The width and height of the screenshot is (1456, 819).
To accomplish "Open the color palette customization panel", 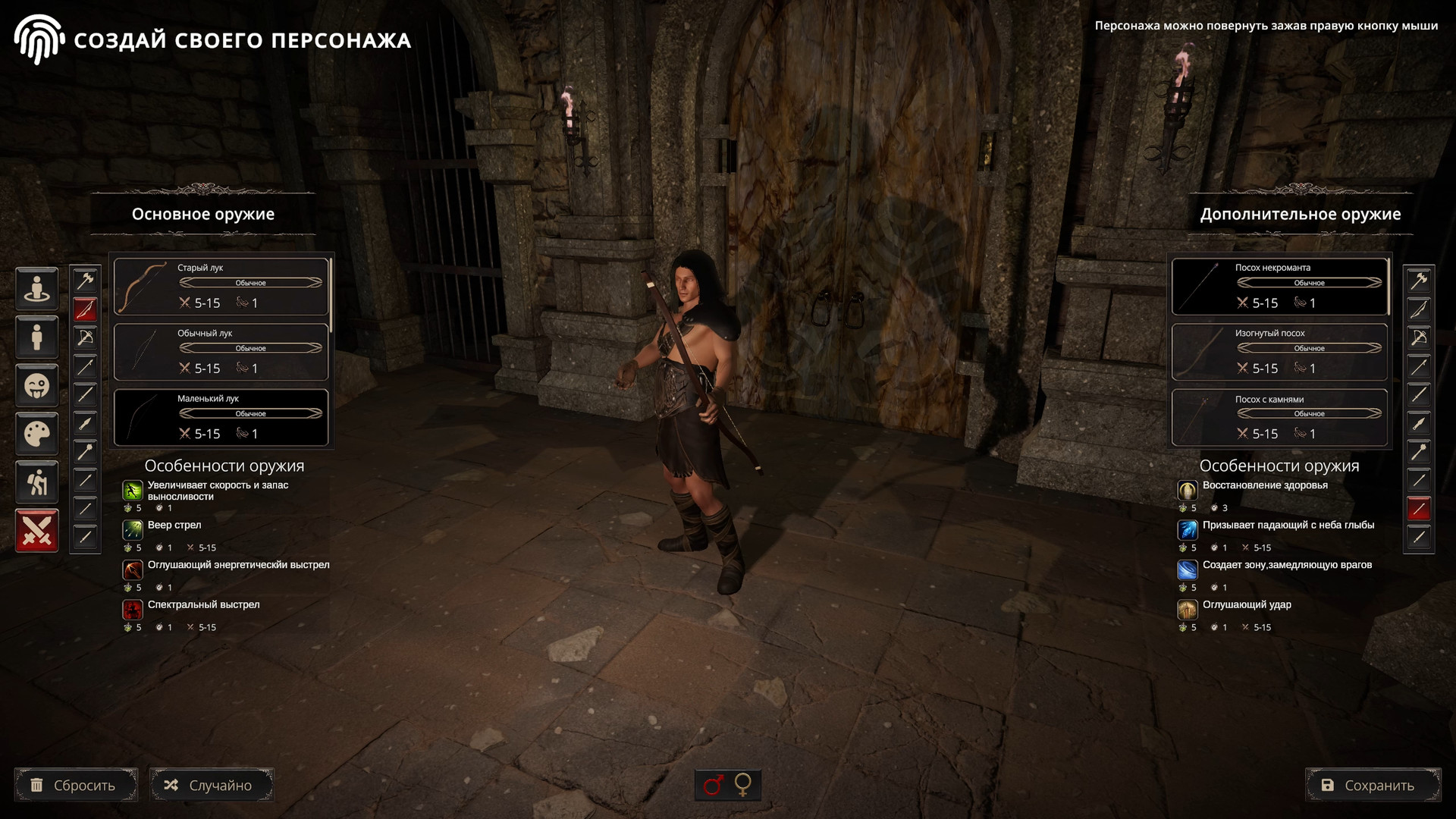I will click(36, 434).
